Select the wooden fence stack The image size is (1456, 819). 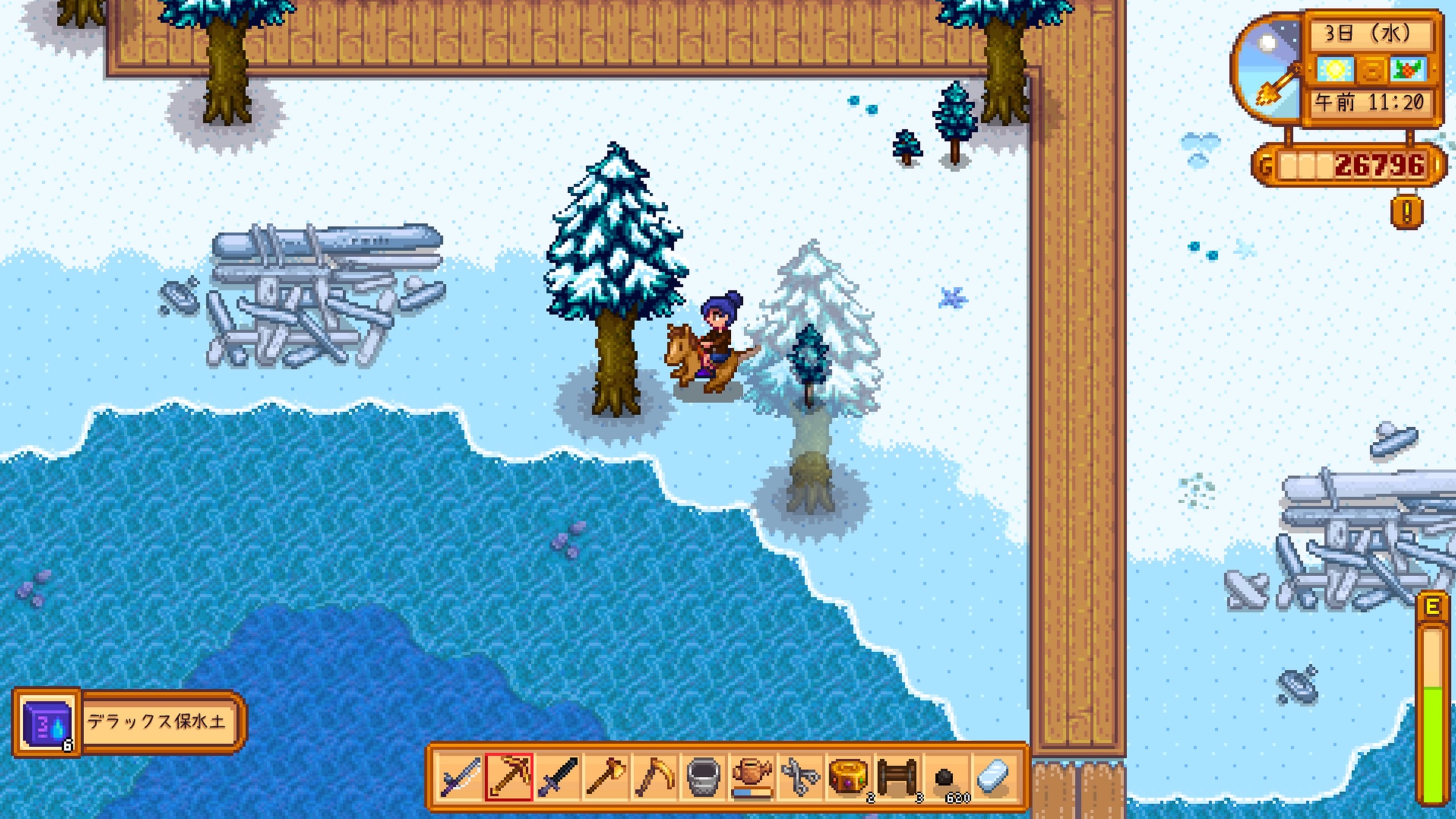[897, 777]
